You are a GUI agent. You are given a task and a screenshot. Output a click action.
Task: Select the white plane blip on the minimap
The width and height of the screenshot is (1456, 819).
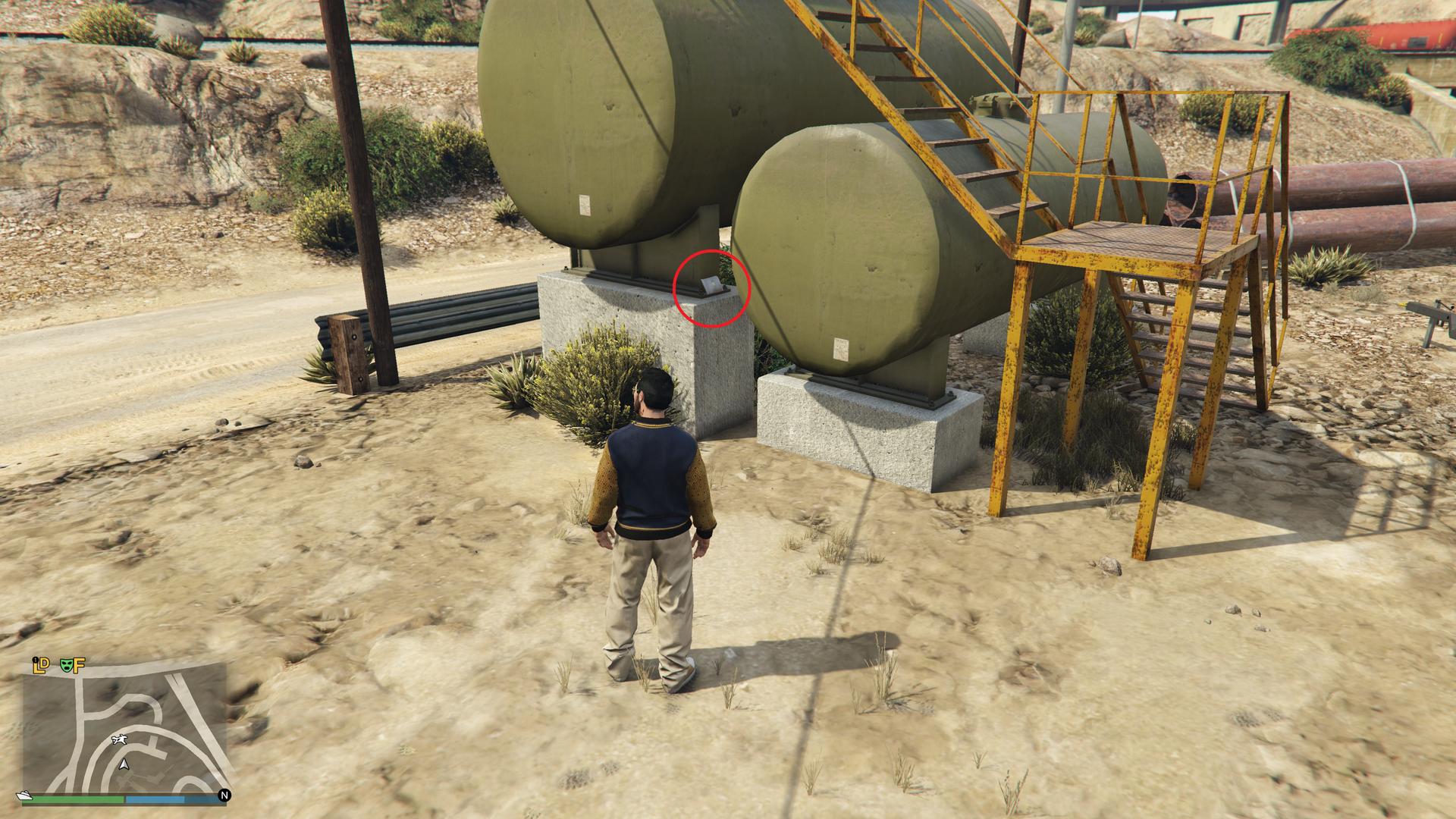tap(118, 739)
